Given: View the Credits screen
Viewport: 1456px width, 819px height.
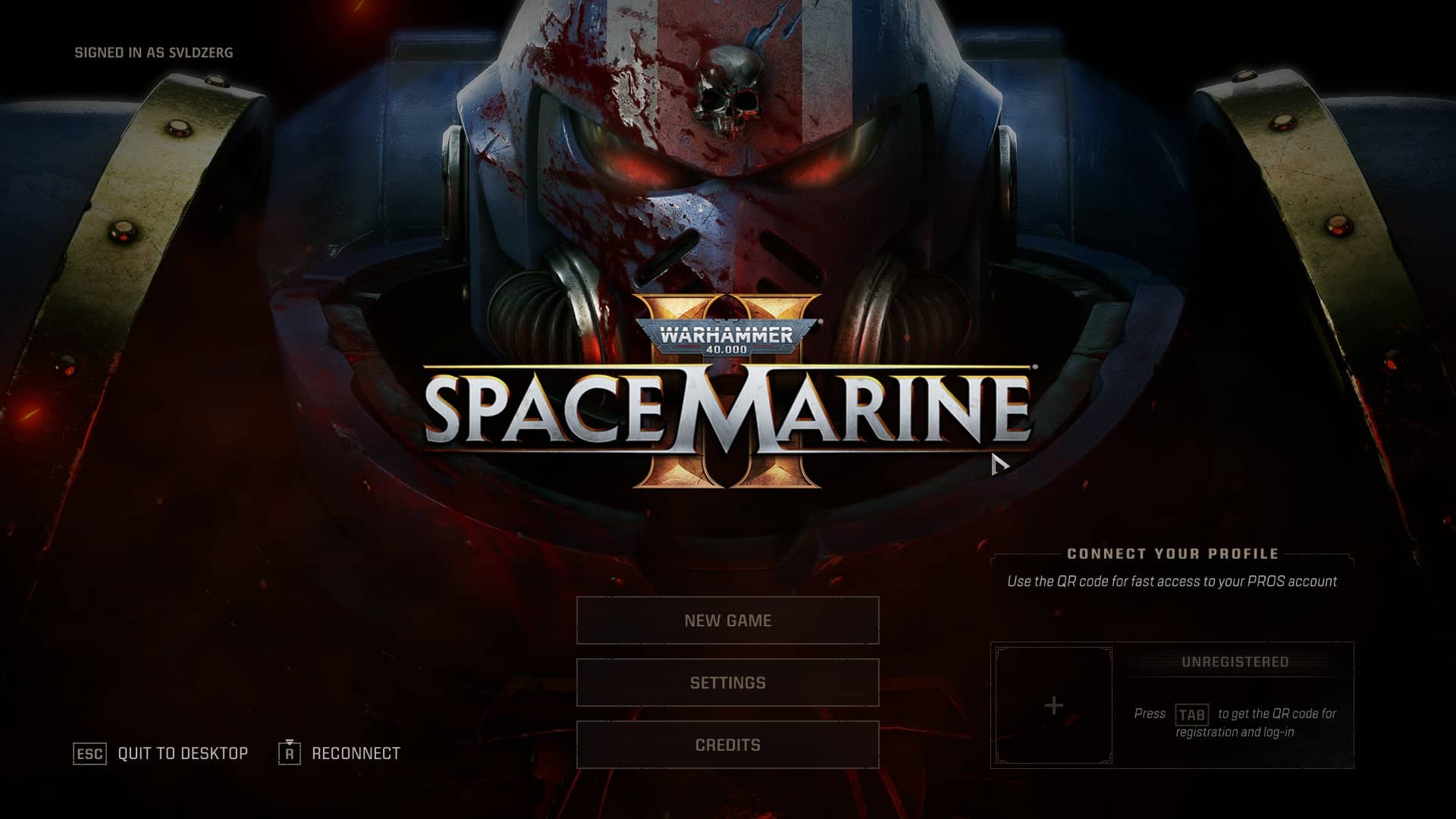Looking at the screenshot, I should (x=727, y=744).
